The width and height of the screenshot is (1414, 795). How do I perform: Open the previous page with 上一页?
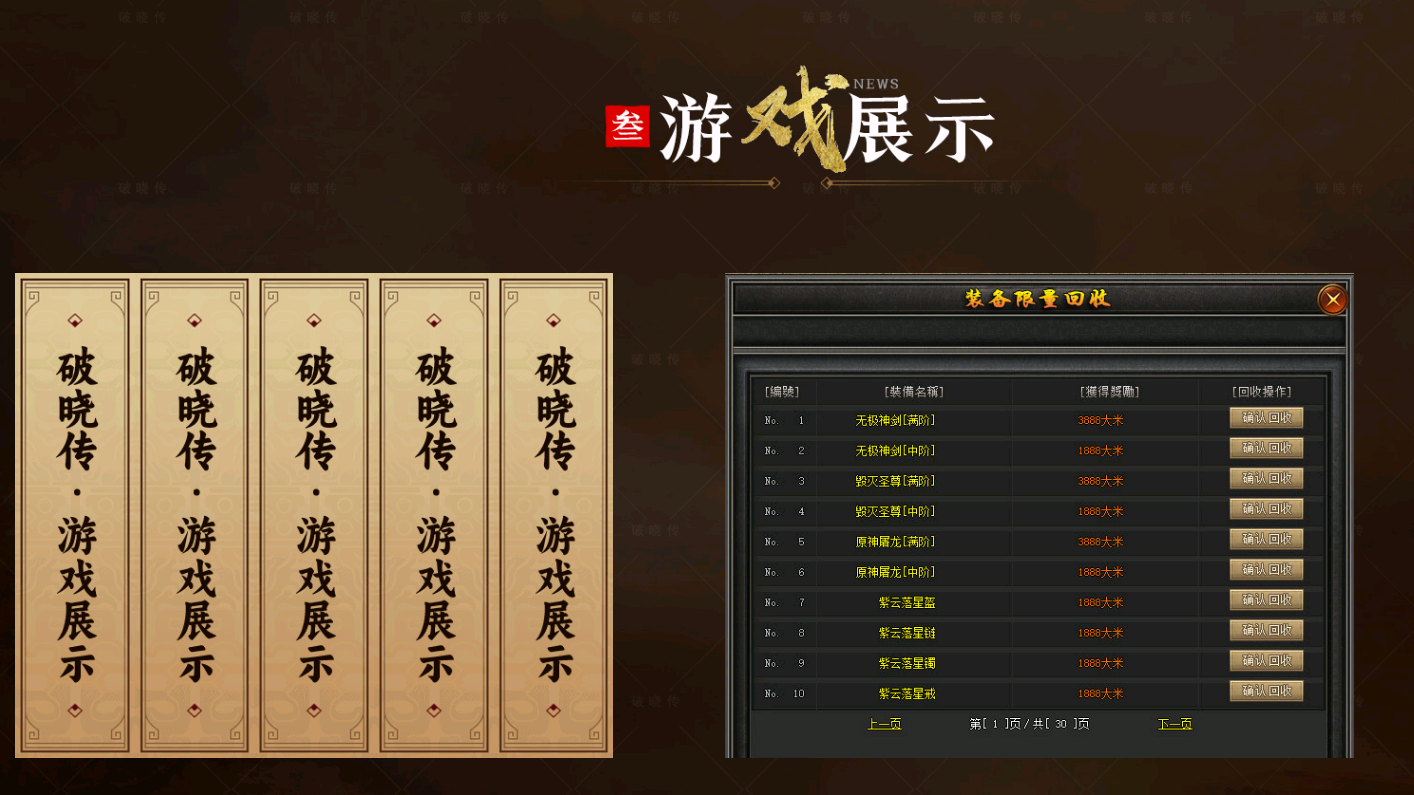[886, 723]
